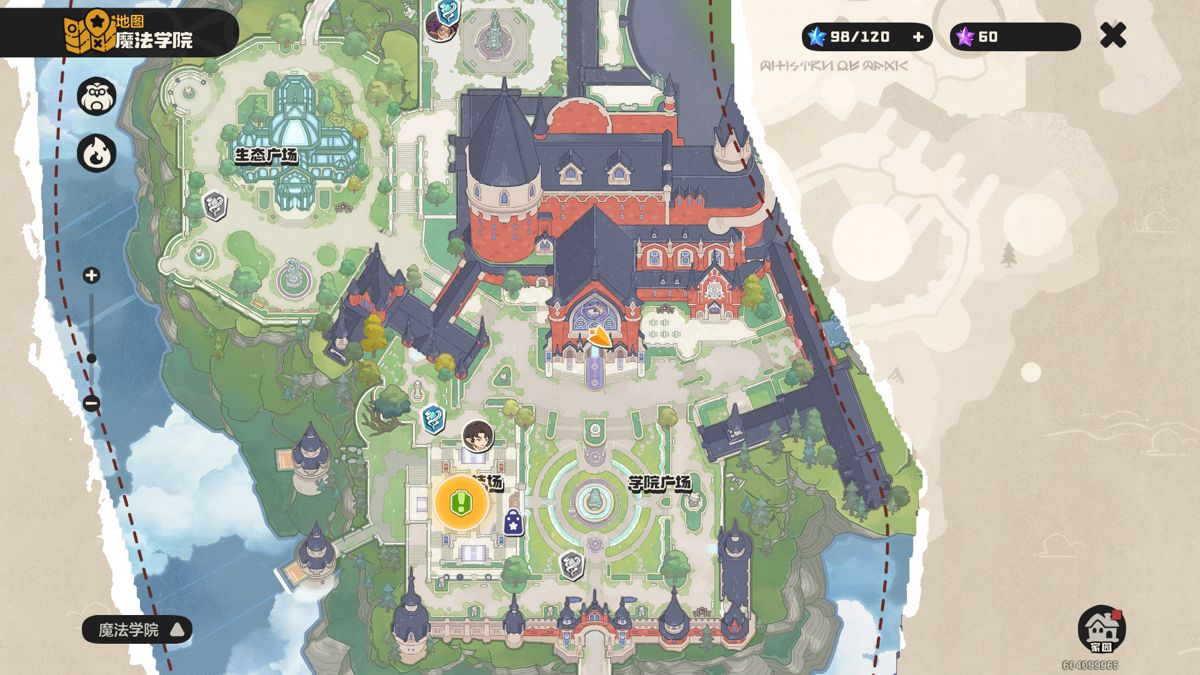1200x675 pixels.
Task: Zoom in the map with the plus button
Action: [x=91, y=275]
